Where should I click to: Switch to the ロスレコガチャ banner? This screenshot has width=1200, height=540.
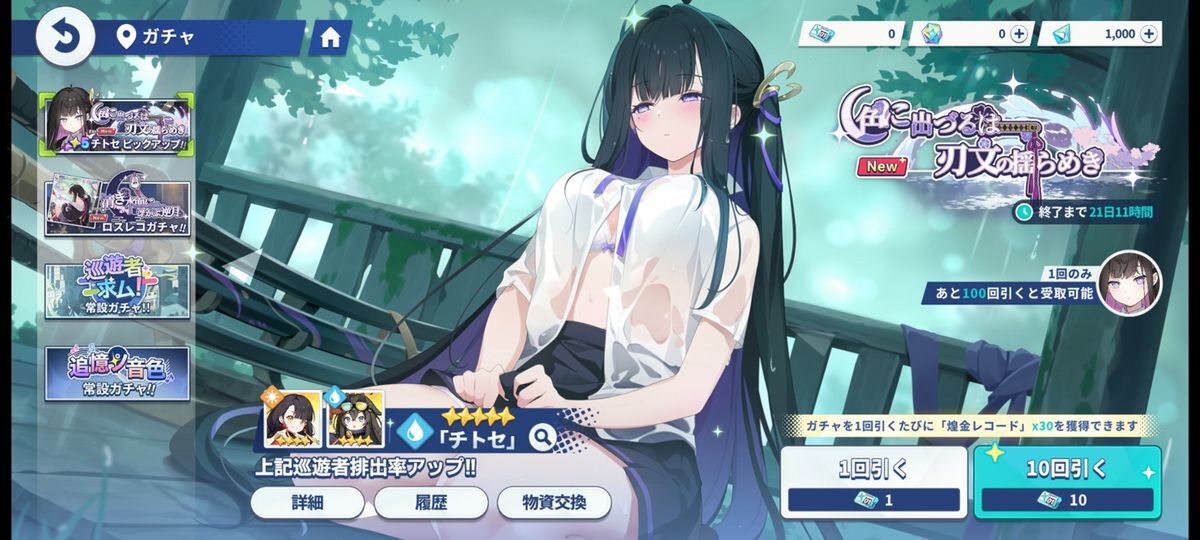(x=117, y=208)
